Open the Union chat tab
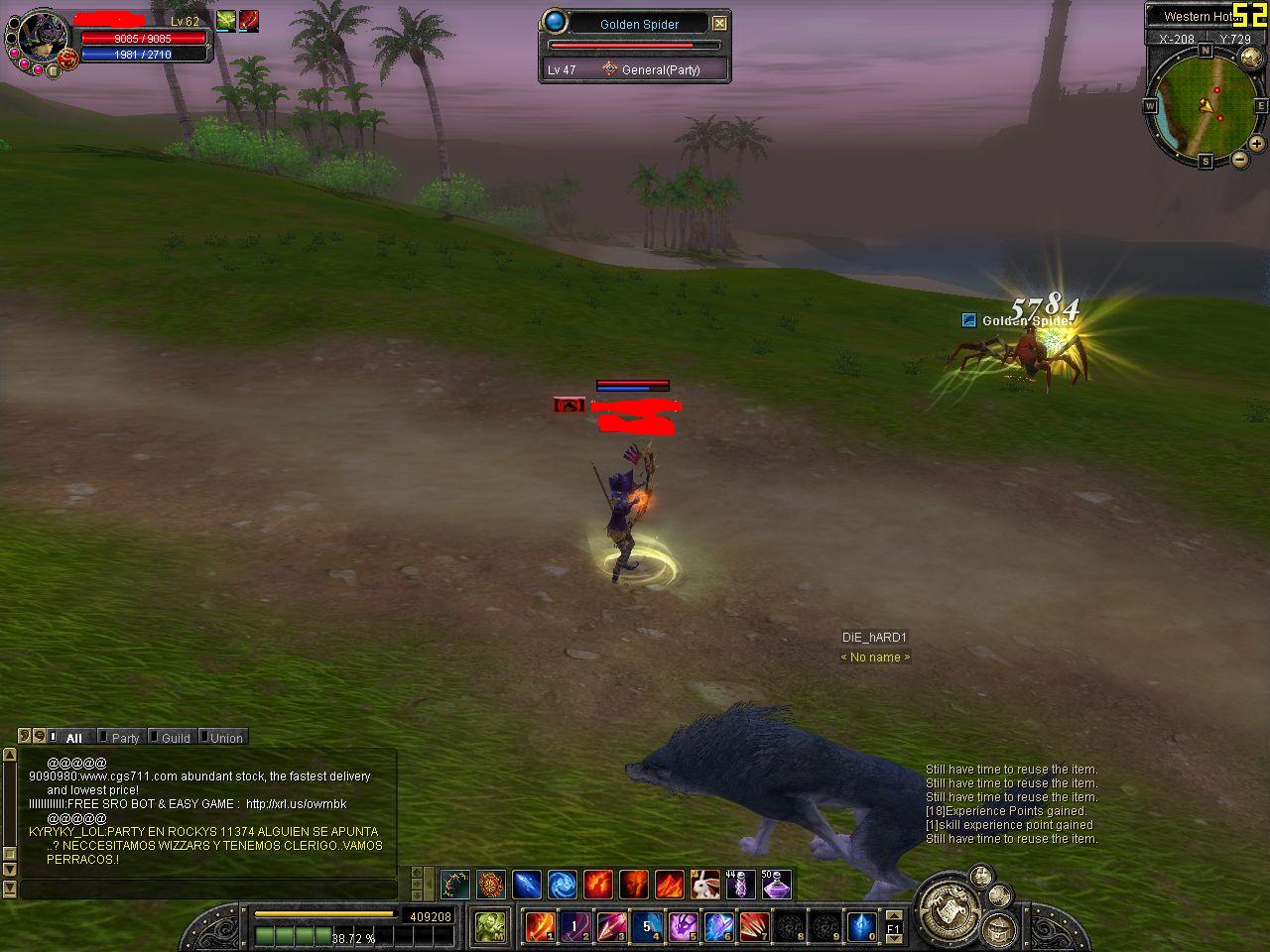Screen dimensions: 1270x952 point(225,738)
